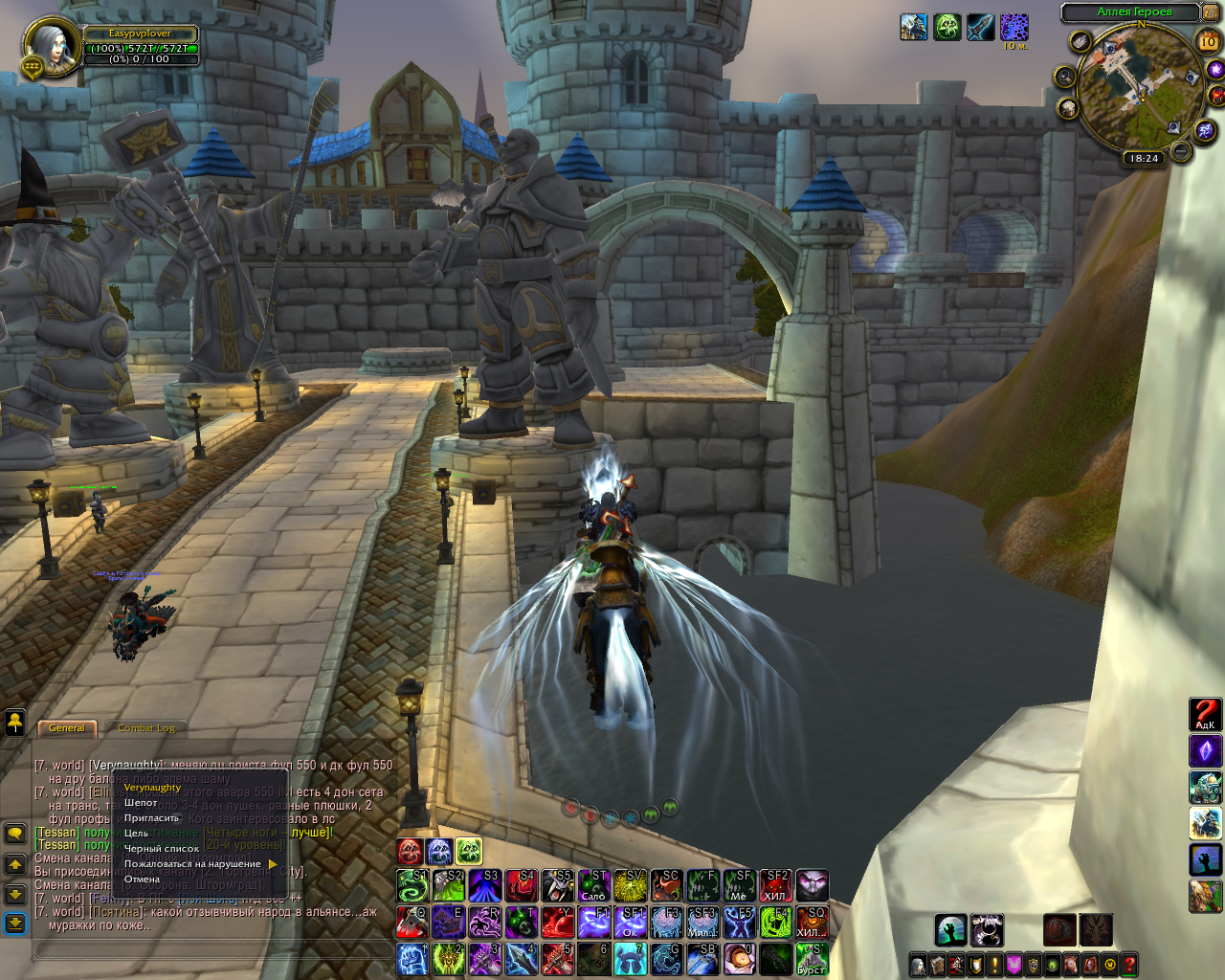Image resolution: width=1225 pixels, height=980 pixels.
Task: Open the world map button beside Аллея Героев
Action: tap(1210, 12)
